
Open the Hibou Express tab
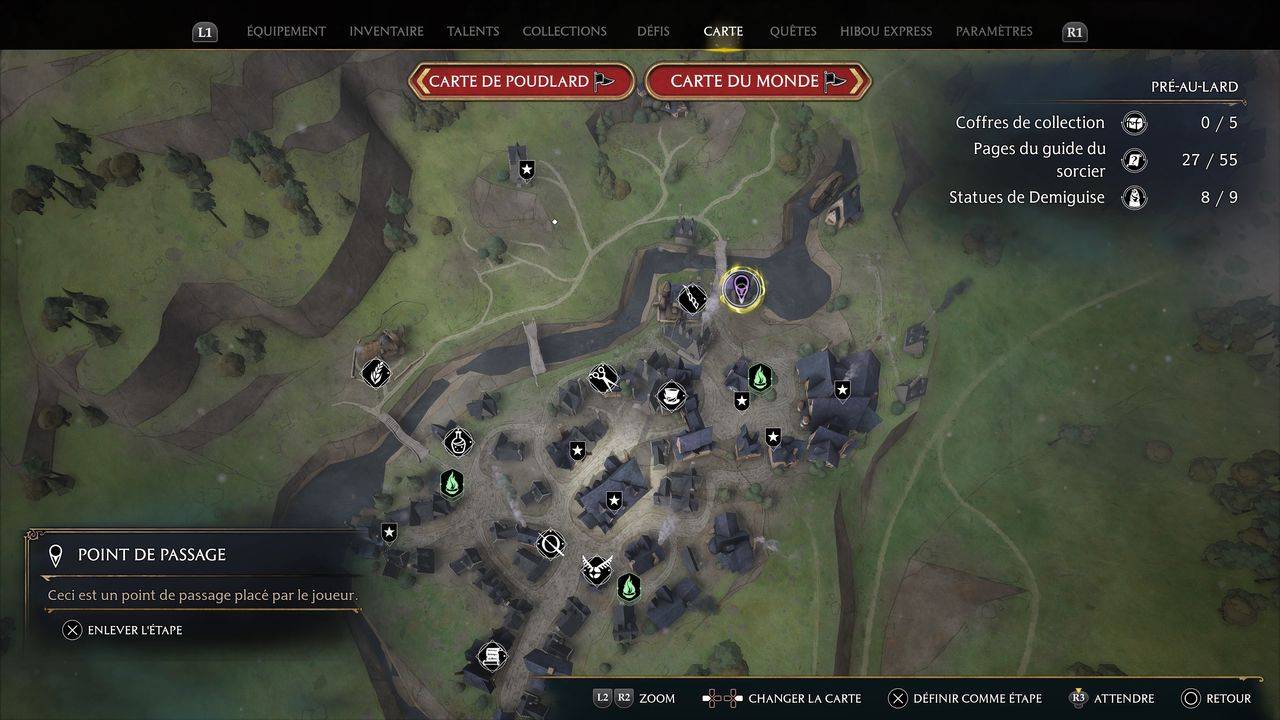click(x=886, y=31)
